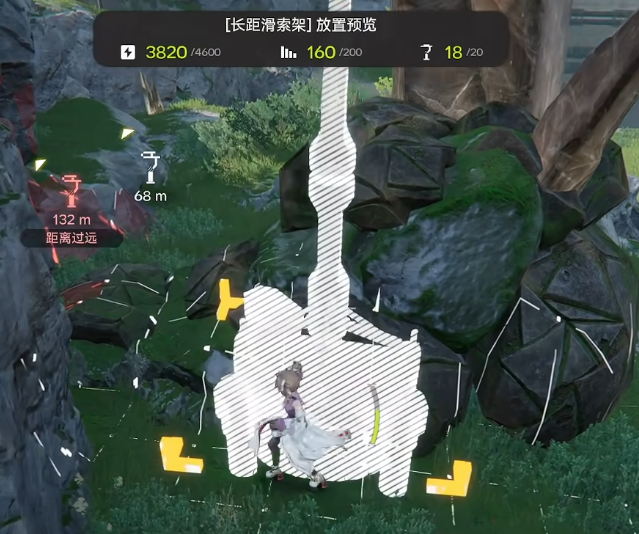The image size is (639, 534).
Task: Select the red out-of-range zipline marker at 132 m
Action: [71, 190]
